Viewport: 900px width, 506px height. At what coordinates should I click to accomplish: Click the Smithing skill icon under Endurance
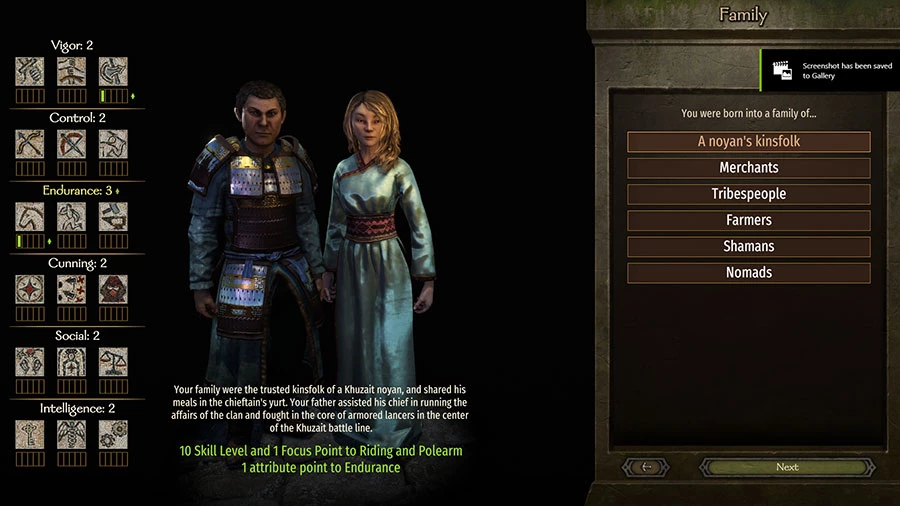pyautogui.click(x=113, y=216)
